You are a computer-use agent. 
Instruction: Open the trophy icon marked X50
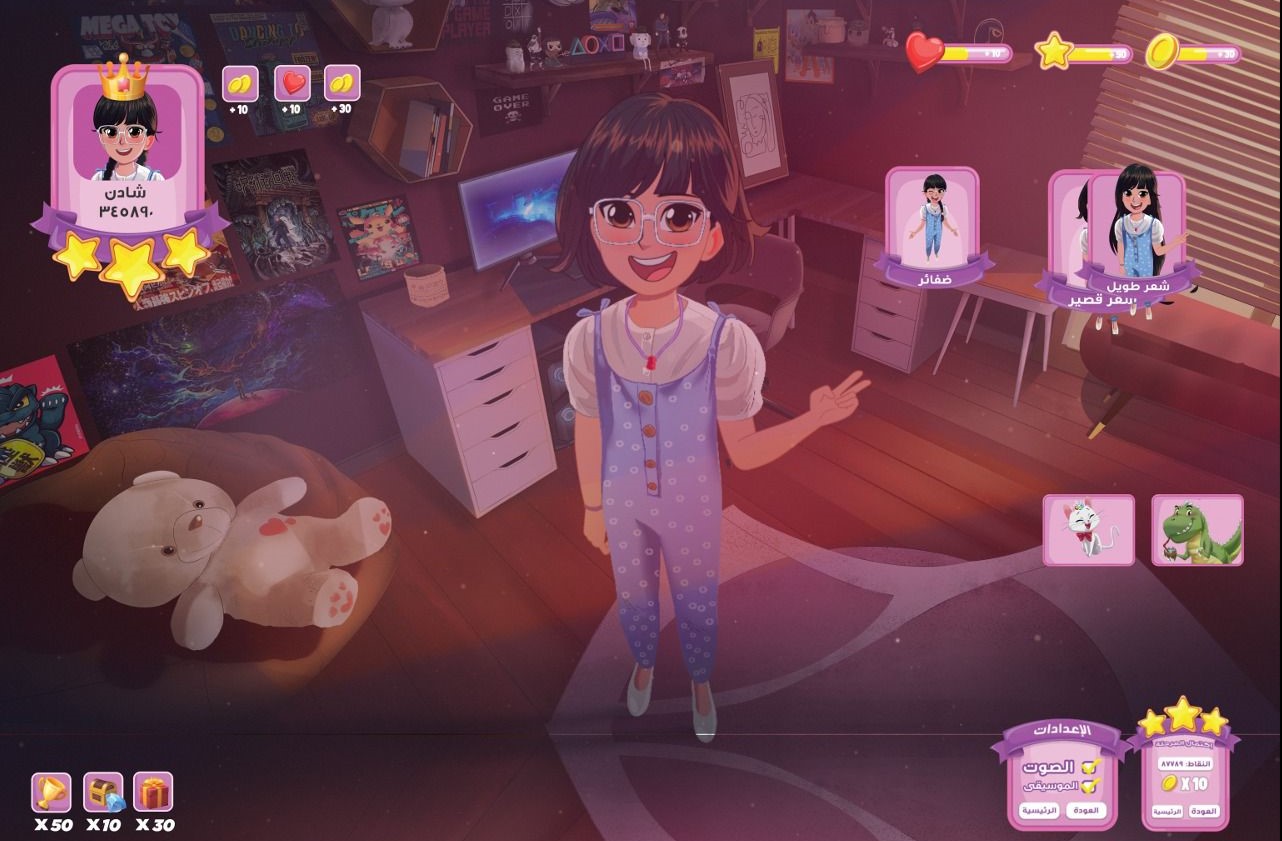pyautogui.click(x=51, y=792)
